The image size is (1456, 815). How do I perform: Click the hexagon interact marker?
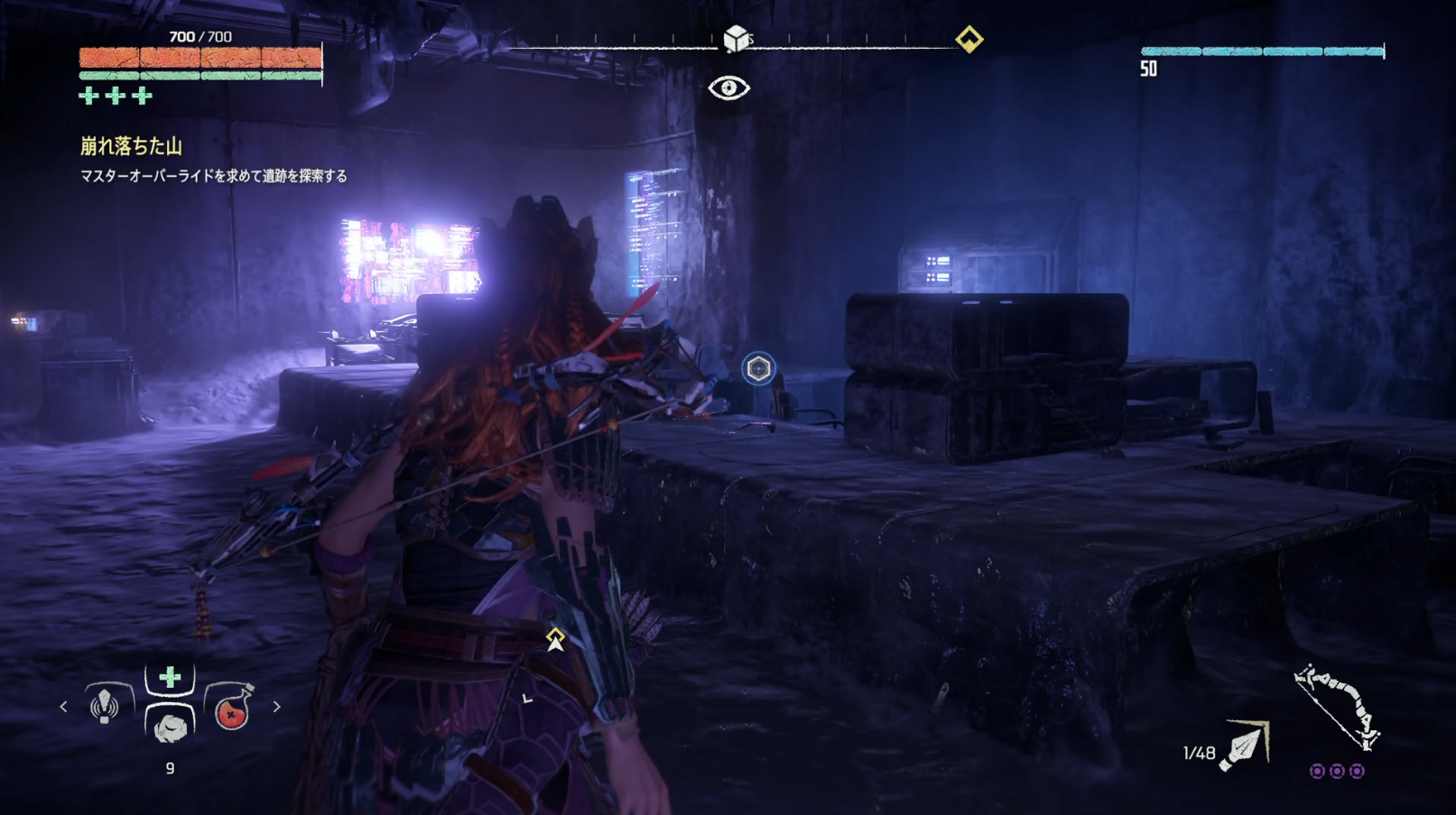coord(758,368)
